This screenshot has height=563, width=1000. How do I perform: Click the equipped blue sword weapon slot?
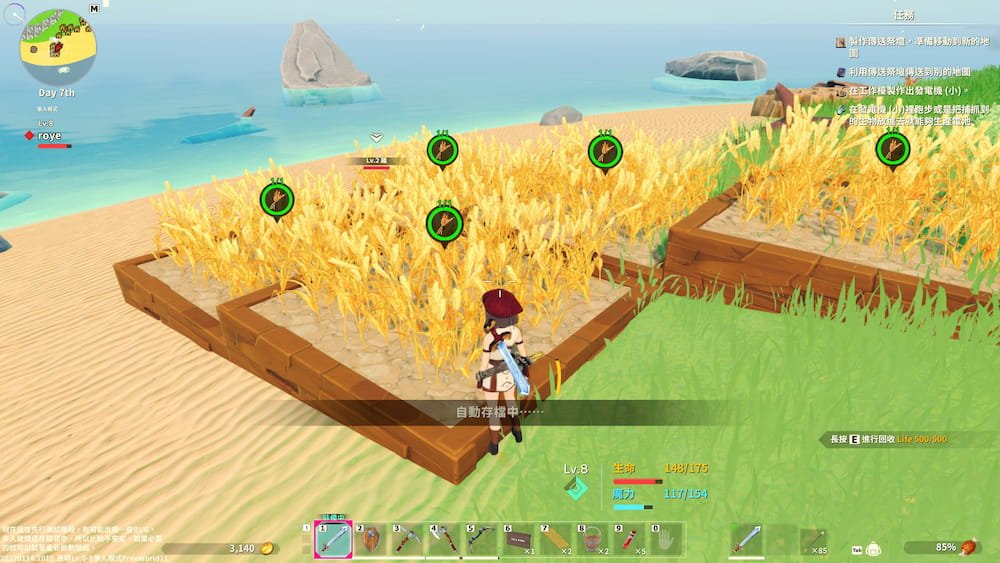pyautogui.click(x=747, y=540)
